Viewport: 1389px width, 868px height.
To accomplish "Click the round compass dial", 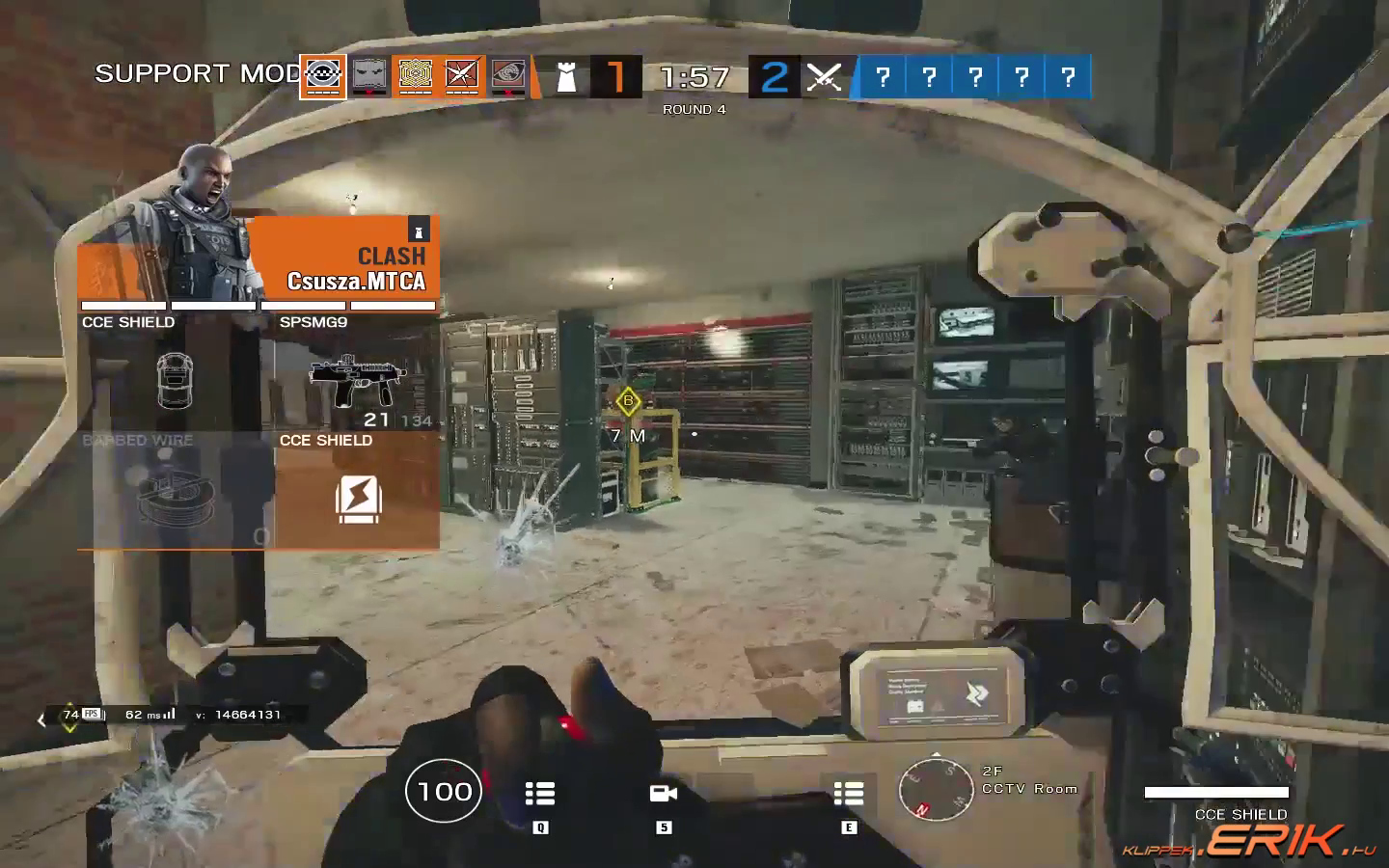I will pos(936,789).
